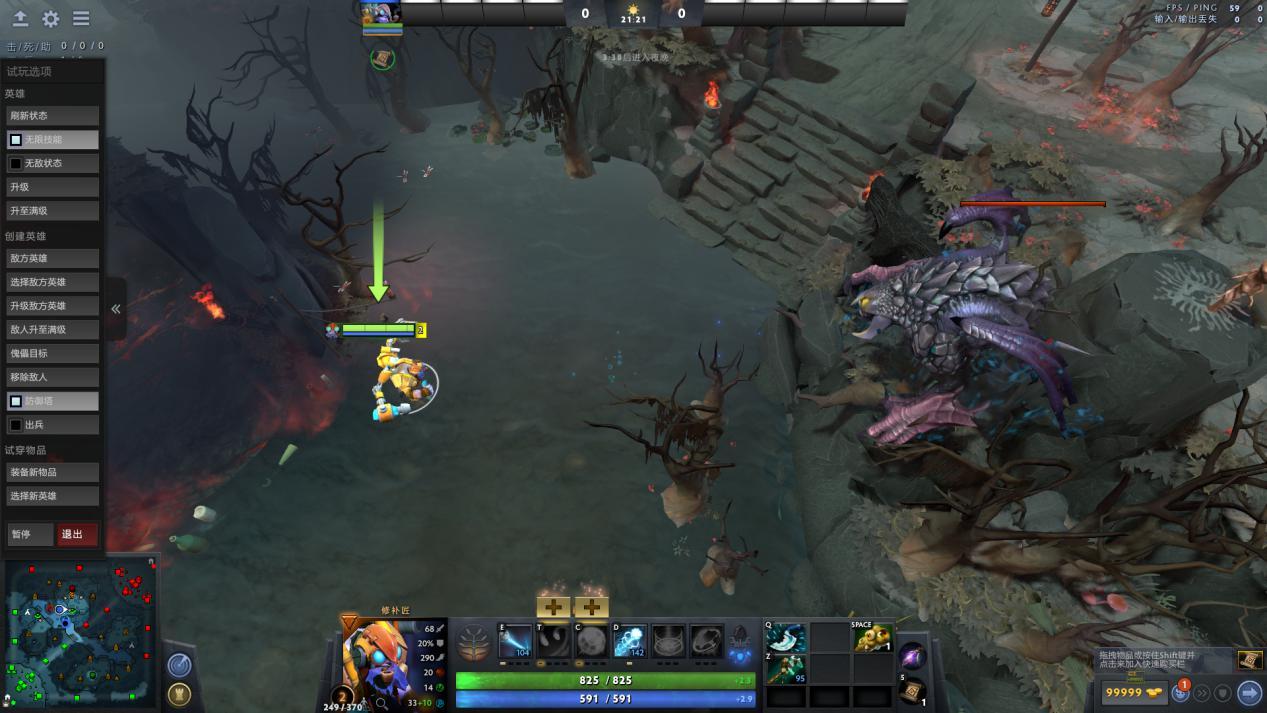The height and width of the screenshot is (713, 1267).
Task: Enable the 出兵 (Spawn Creeps) checkbox
Action: coord(16,425)
